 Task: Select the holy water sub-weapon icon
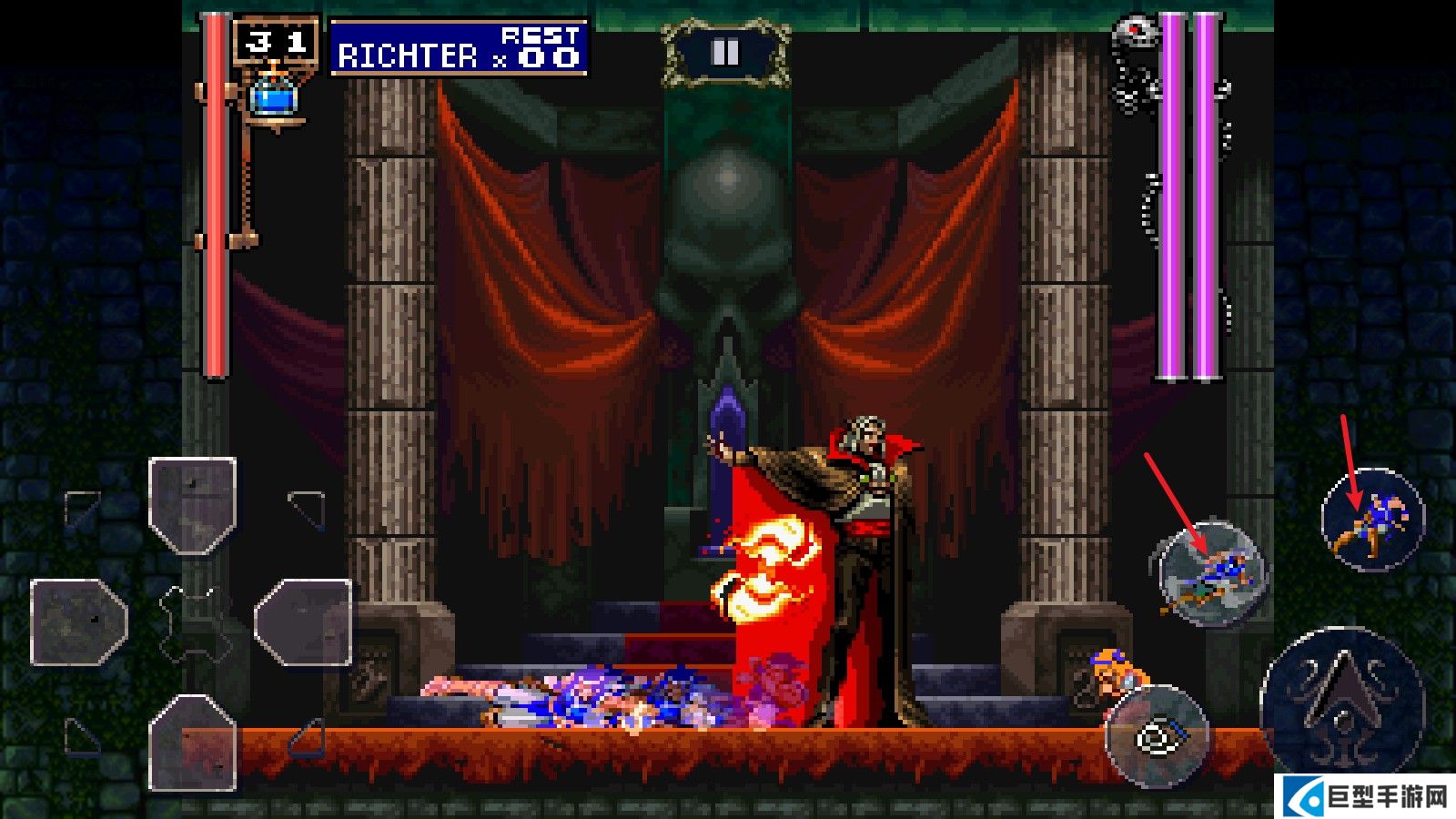tap(273, 94)
